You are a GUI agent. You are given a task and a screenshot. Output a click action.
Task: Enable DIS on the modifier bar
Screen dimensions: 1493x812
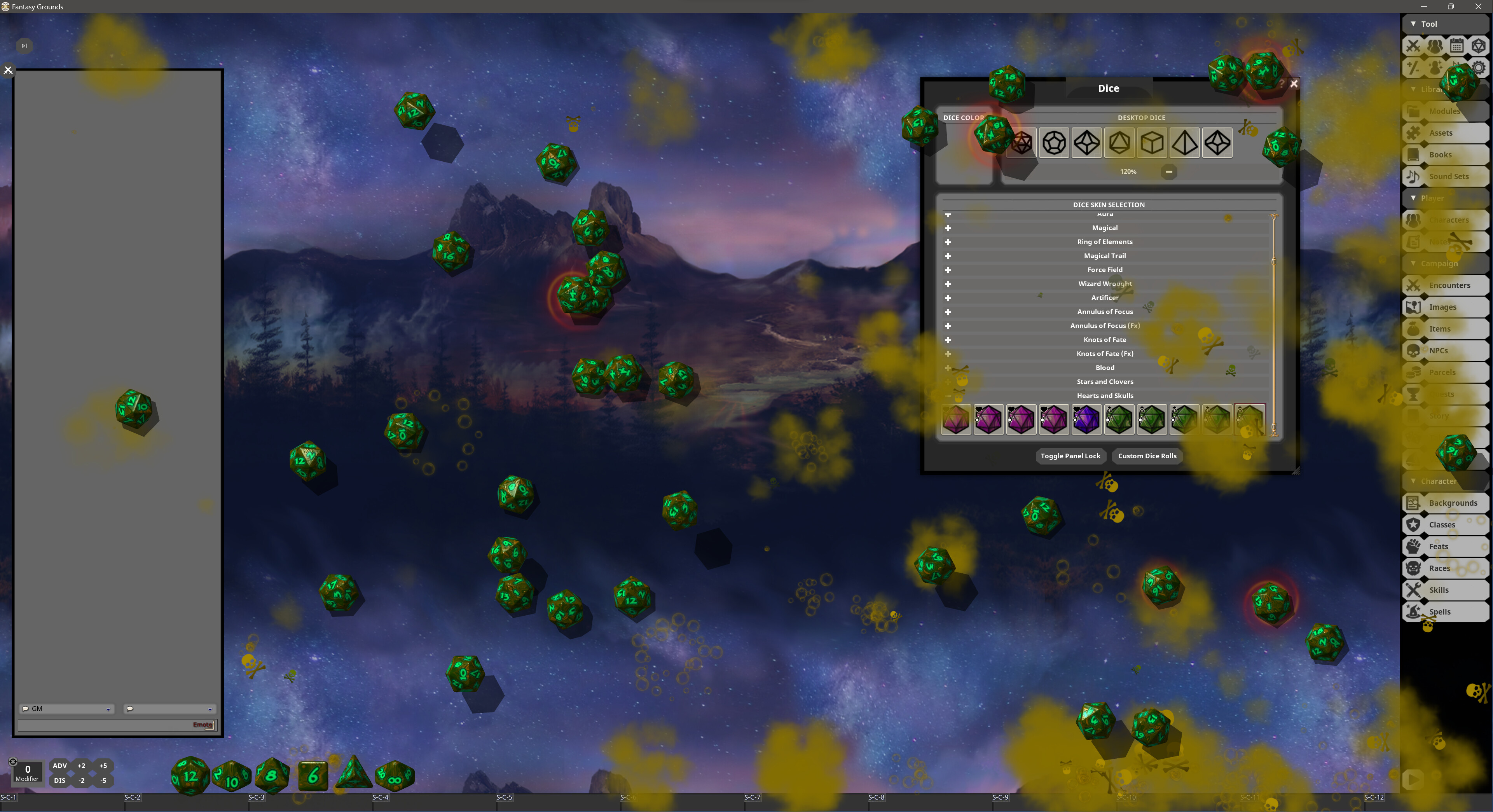[x=60, y=780]
